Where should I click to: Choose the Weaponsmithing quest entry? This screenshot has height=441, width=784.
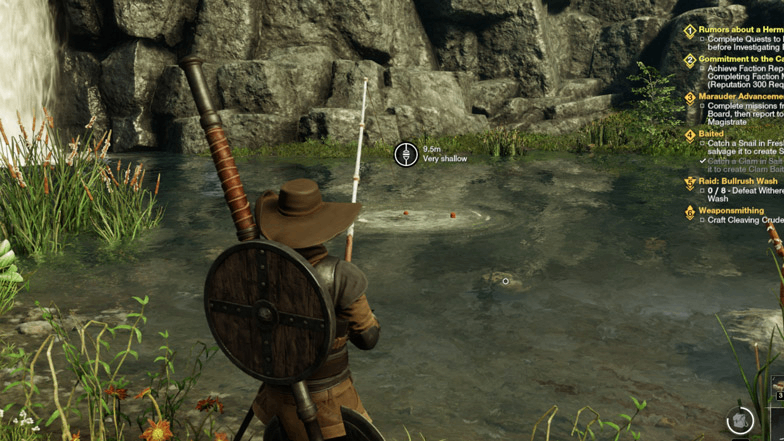[731, 211]
